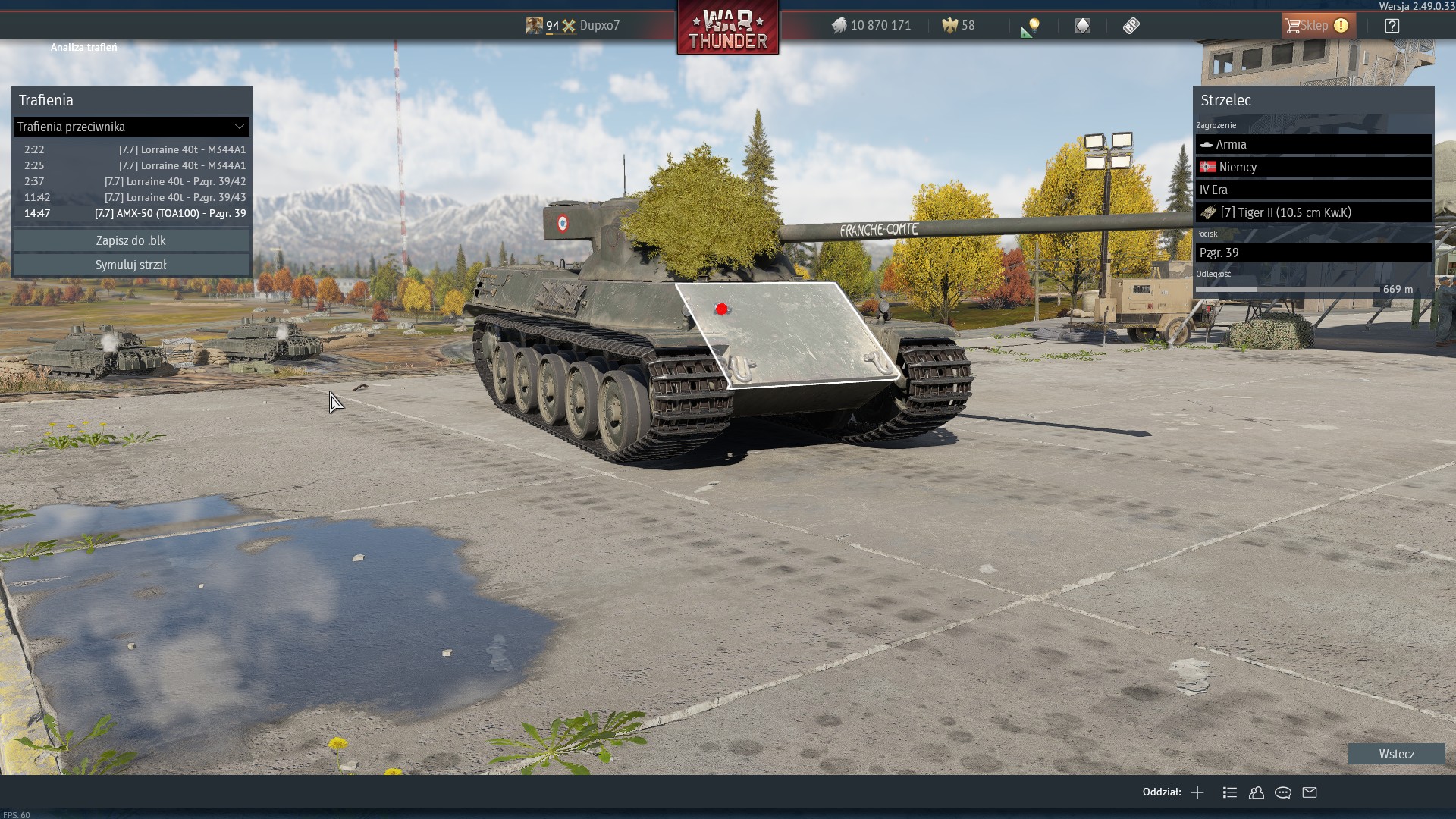Open the mail envelope icon
Screen dimensions: 1456x819
[x=1310, y=792]
